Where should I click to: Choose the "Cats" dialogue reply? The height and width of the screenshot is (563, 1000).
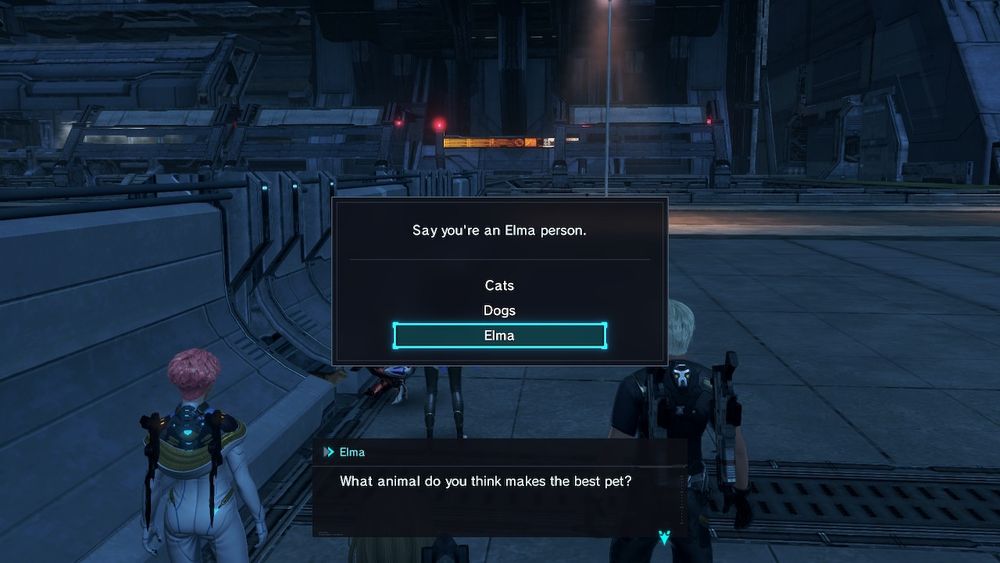[499, 286]
